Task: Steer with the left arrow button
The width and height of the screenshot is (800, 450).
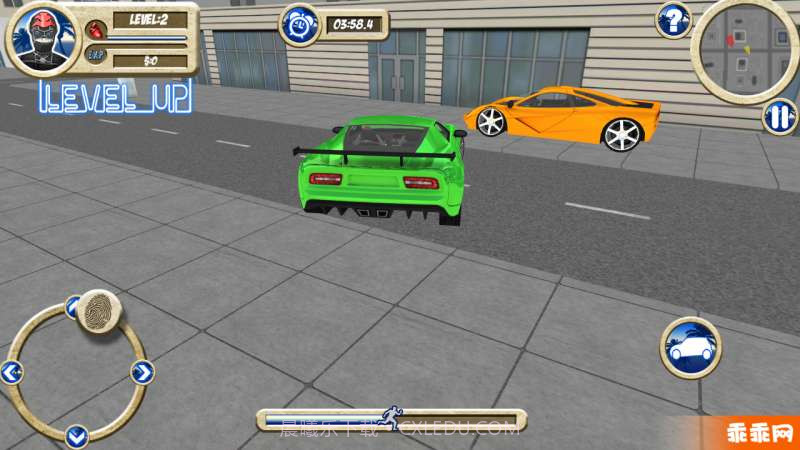Action: 12,373
